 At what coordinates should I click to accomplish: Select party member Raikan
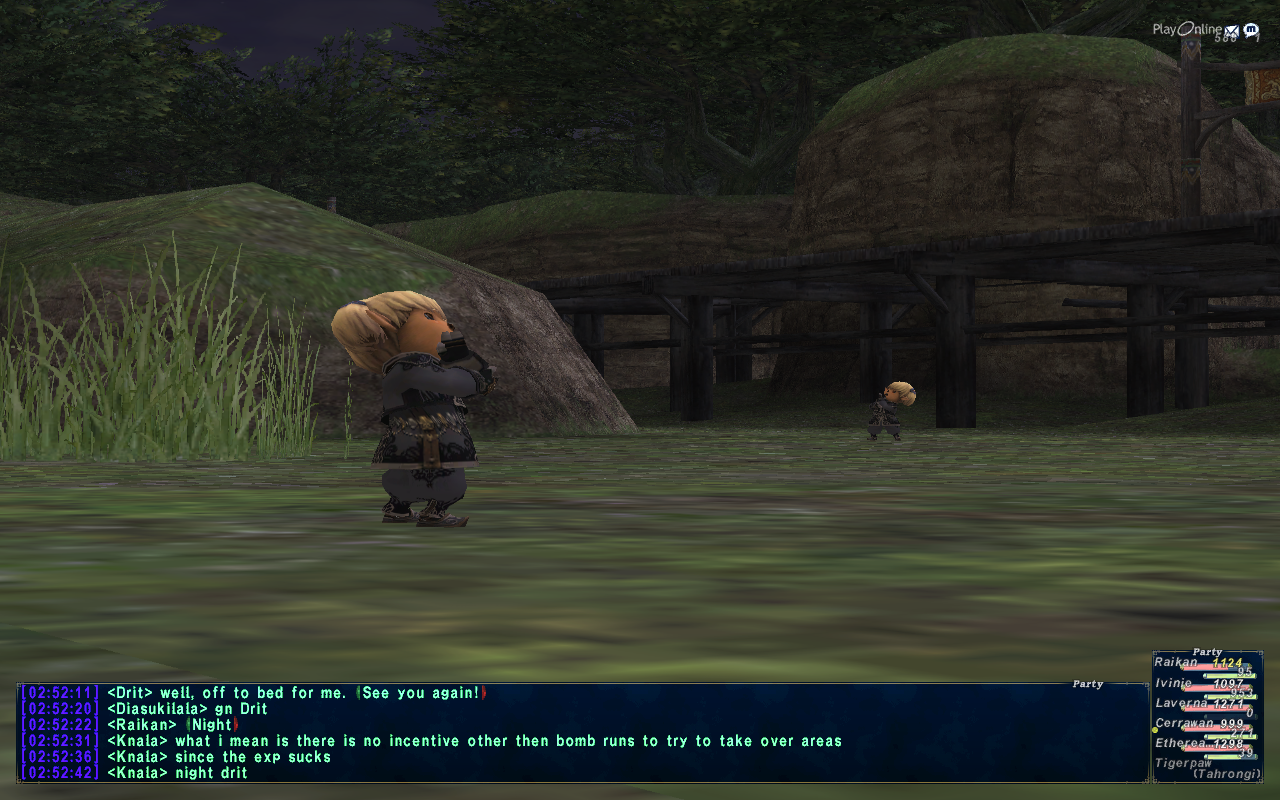1178,663
